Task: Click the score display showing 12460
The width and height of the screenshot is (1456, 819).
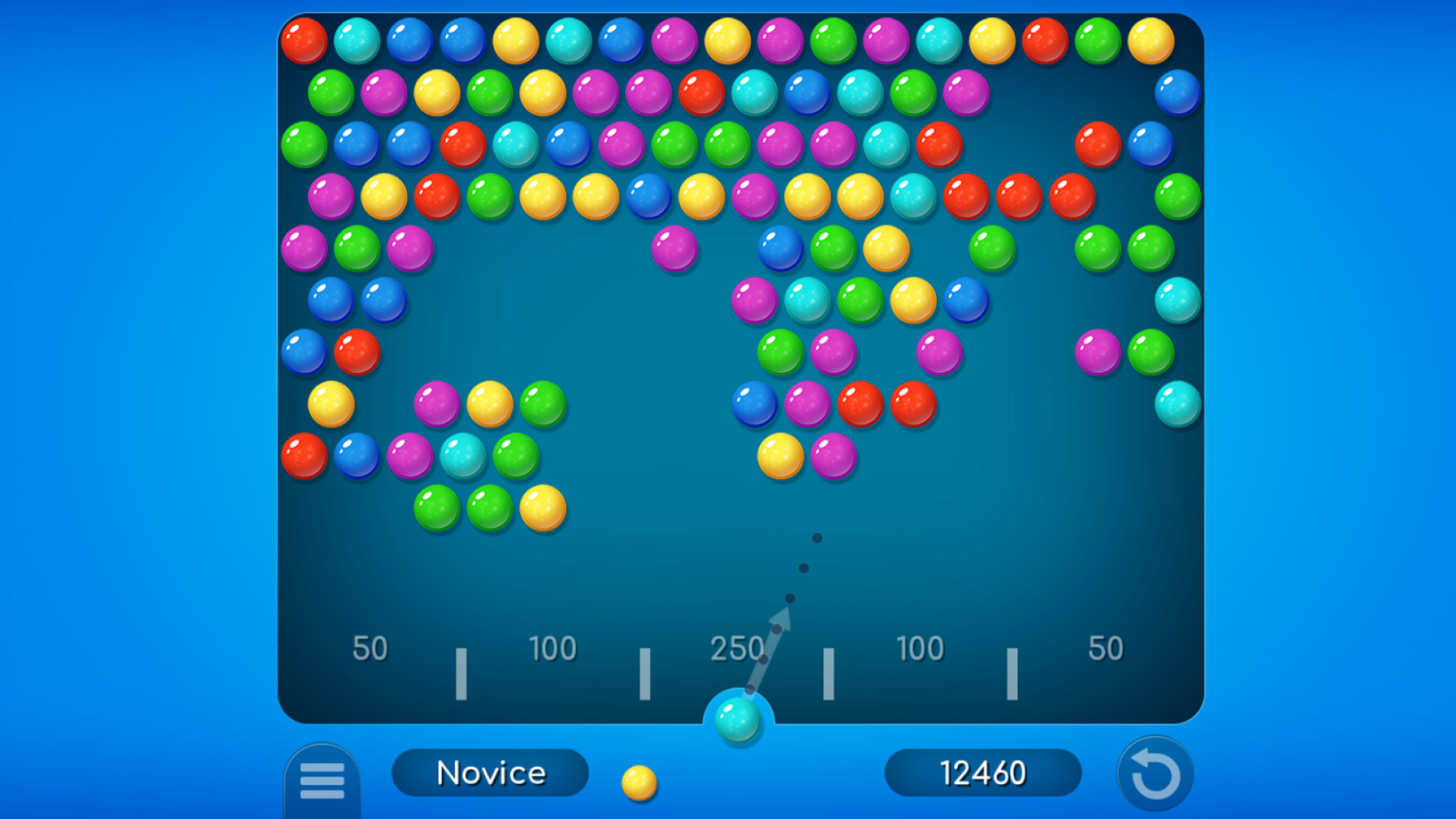Action: pyautogui.click(x=983, y=773)
